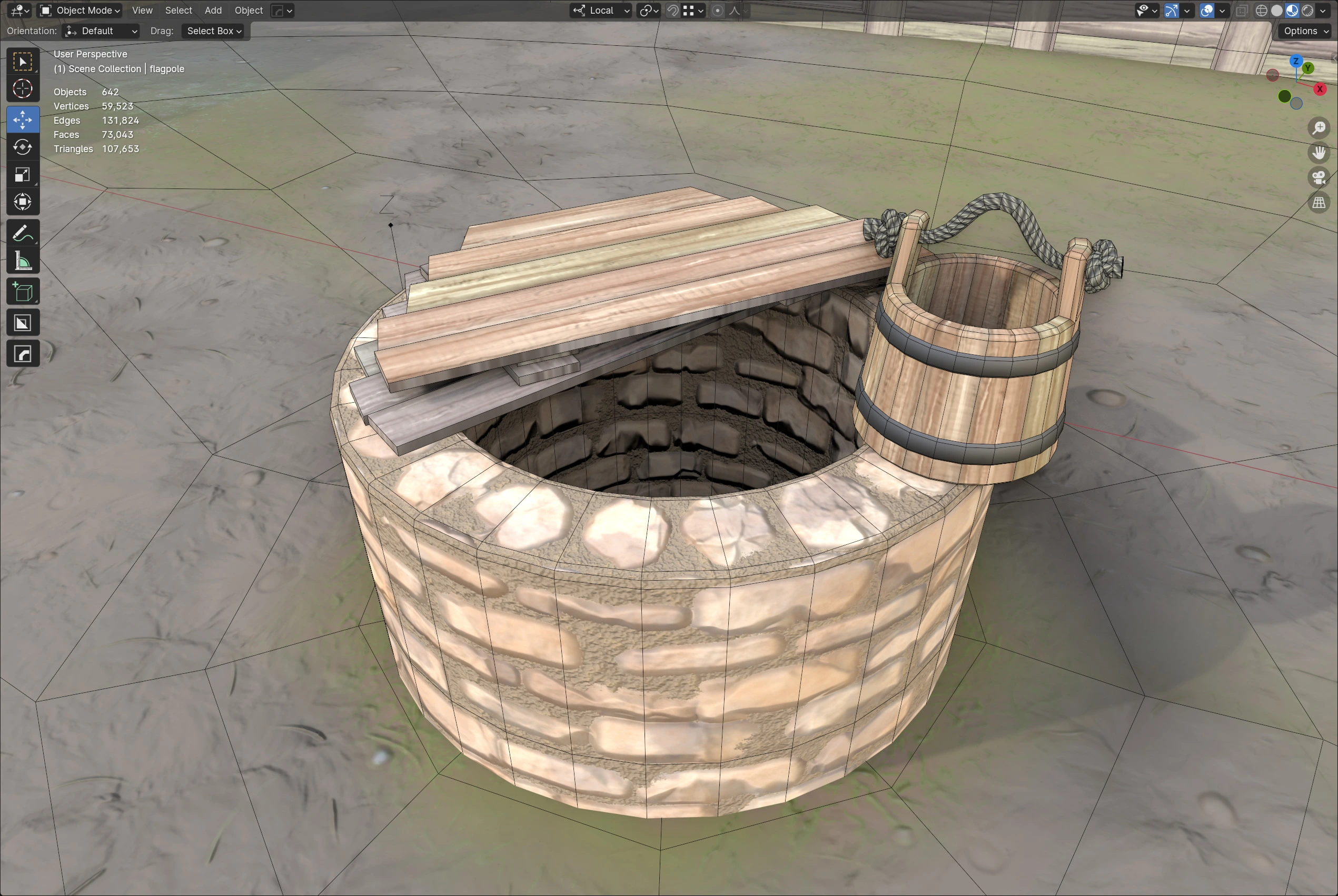Select the Scale tool
The image size is (1338, 896).
pos(23,174)
